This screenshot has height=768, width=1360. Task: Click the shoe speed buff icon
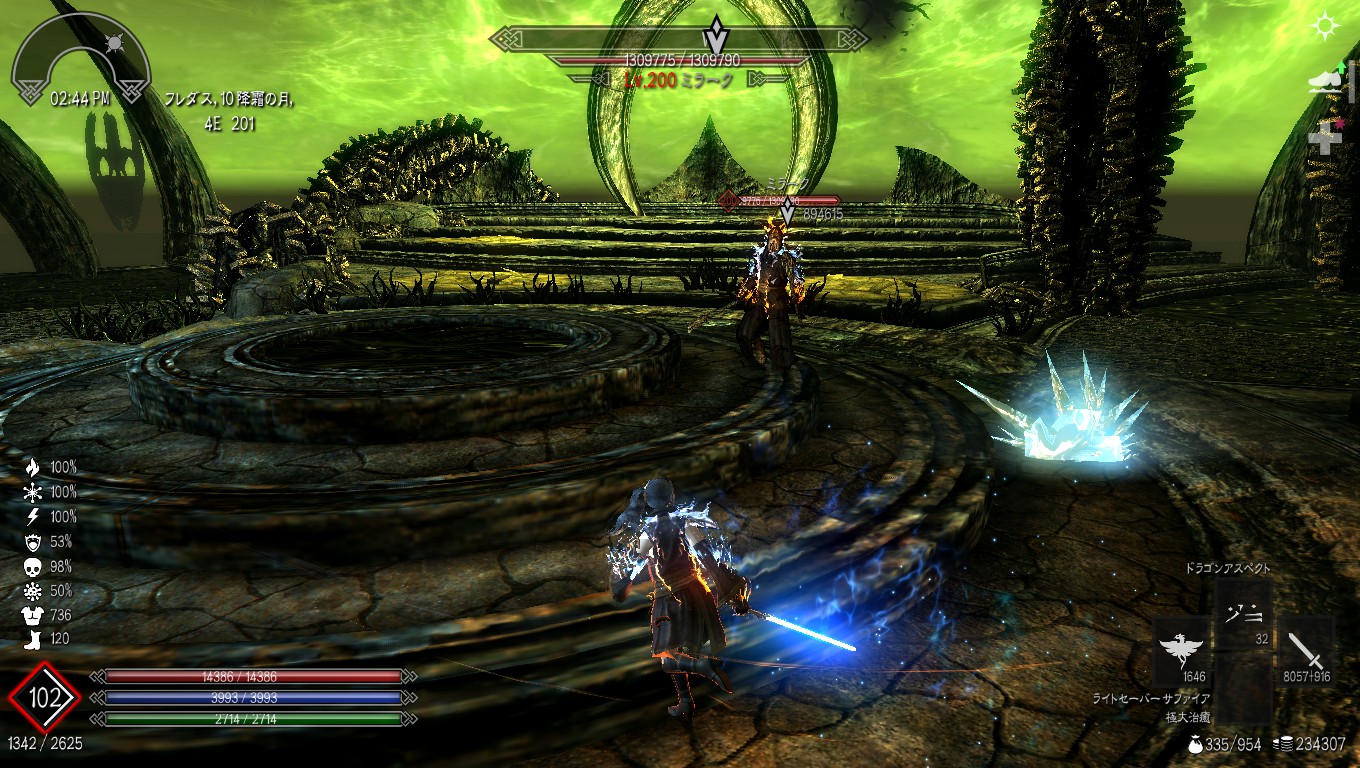pos(1326,81)
